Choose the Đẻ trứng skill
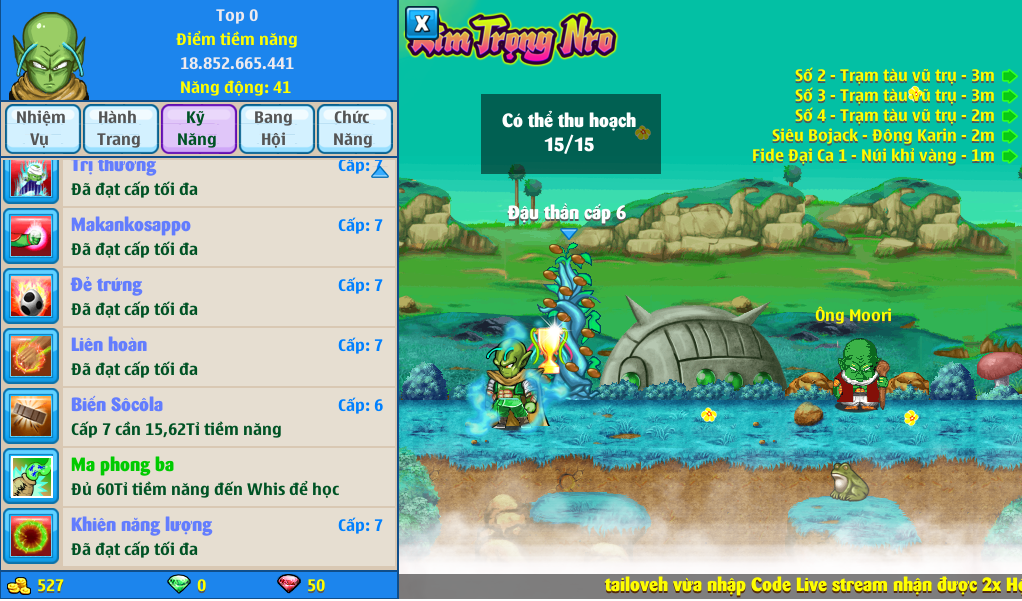Image resolution: width=1022 pixels, height=601 pixels. coord(200,297)
